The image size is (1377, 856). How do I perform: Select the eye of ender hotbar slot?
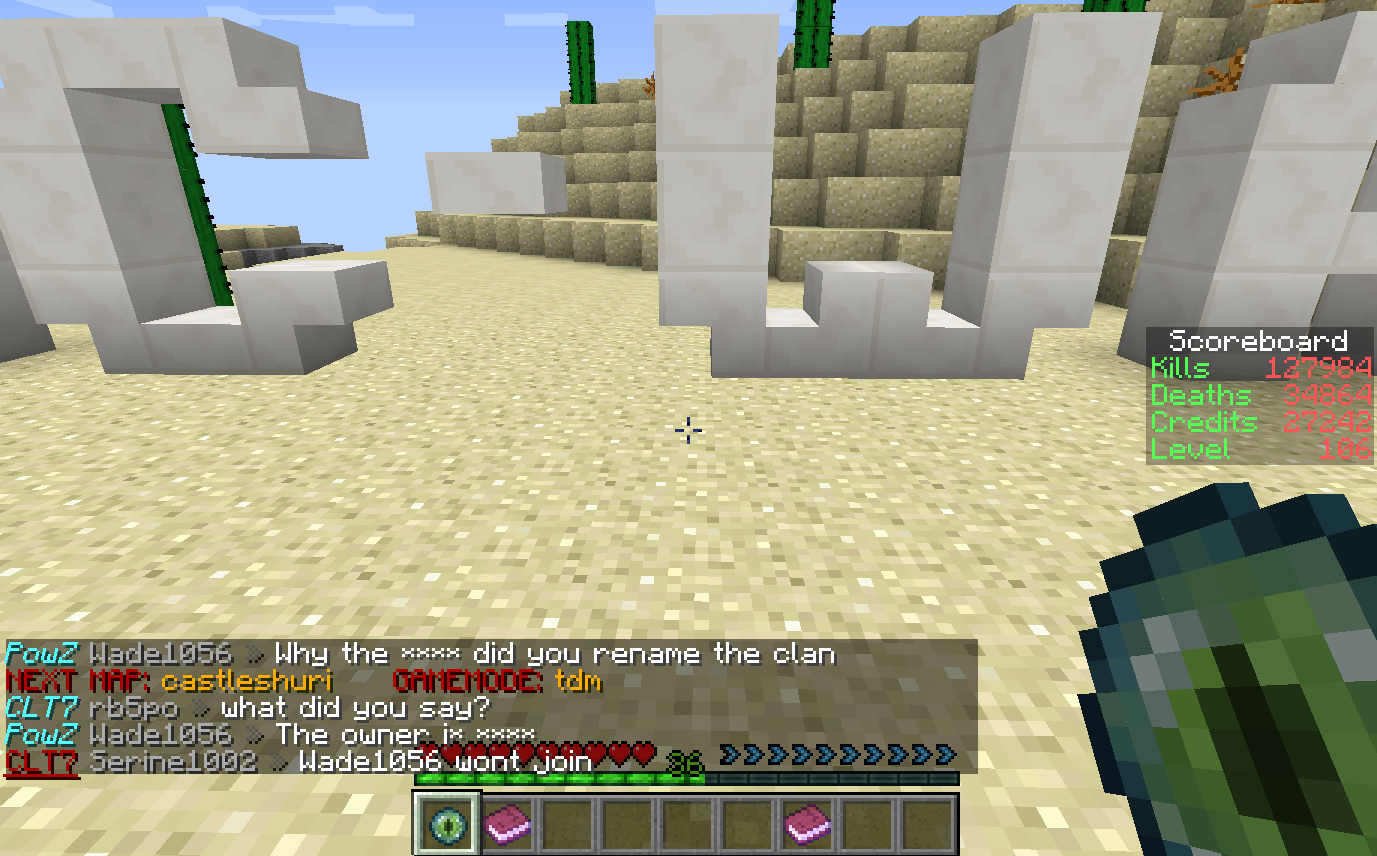click(447, 824)
